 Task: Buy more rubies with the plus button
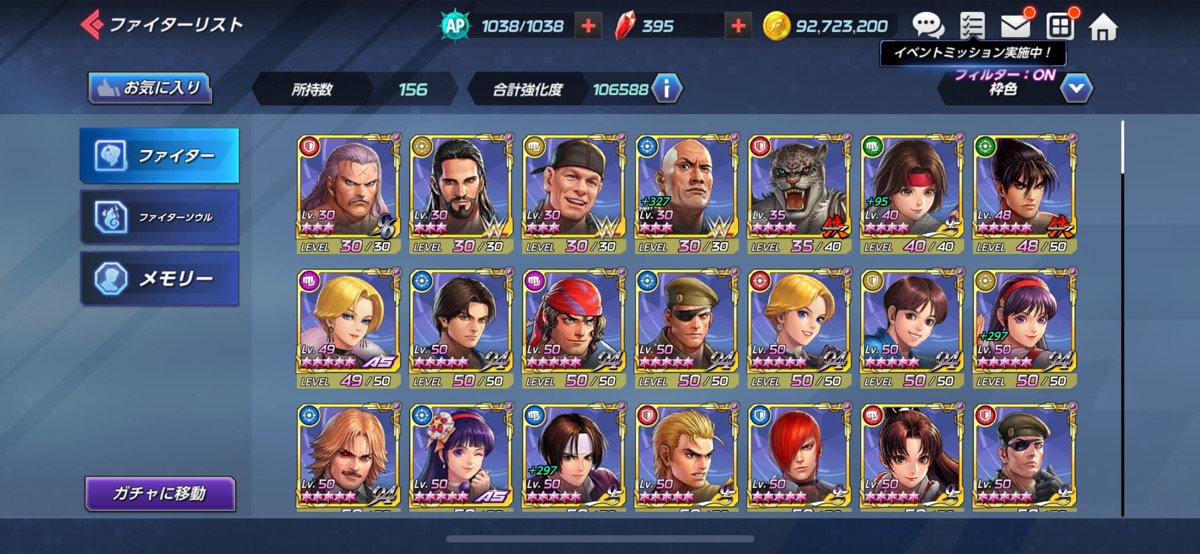tap(738, 26)
